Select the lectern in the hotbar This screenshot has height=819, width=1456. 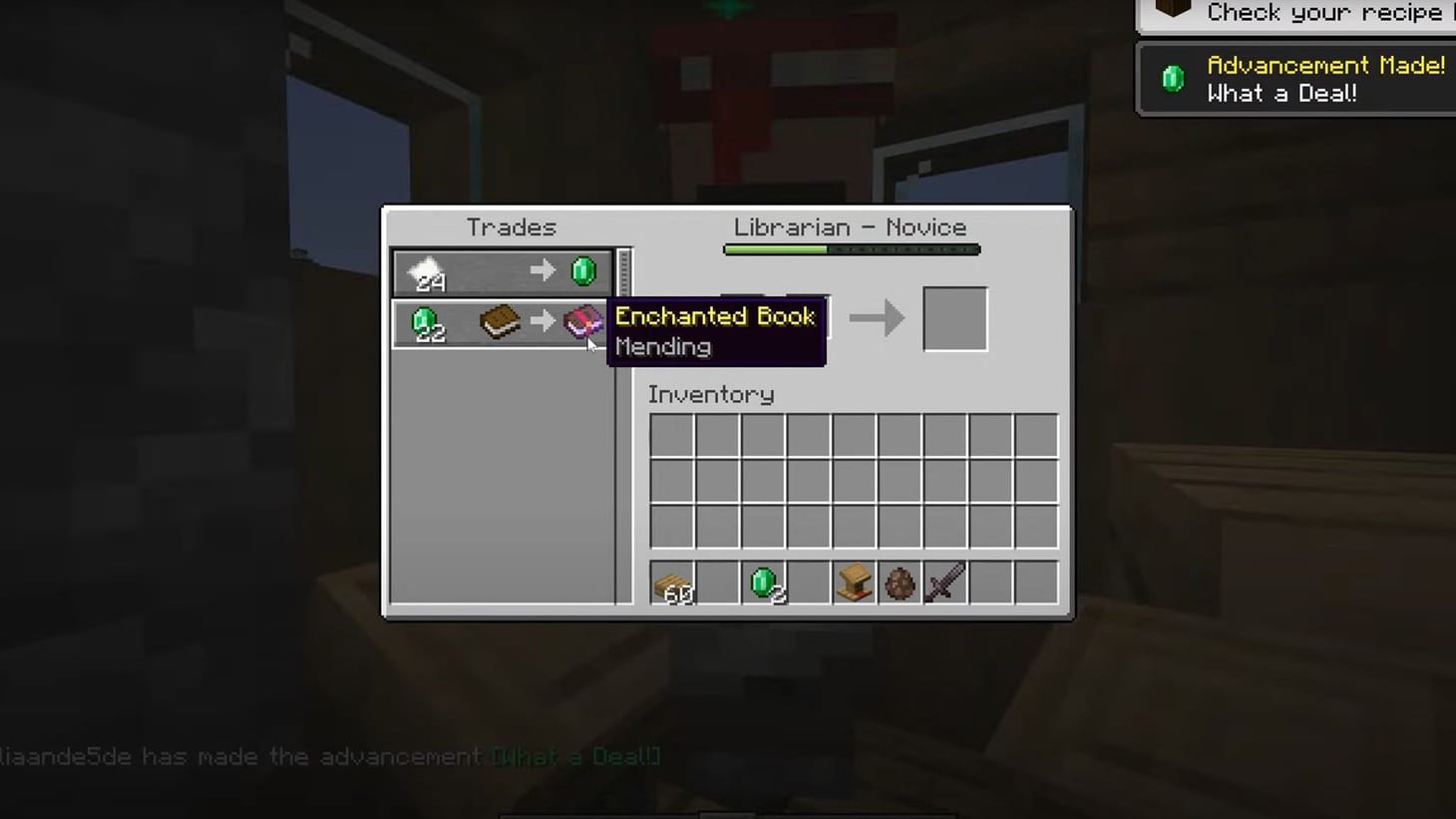[x=853, y=583]
